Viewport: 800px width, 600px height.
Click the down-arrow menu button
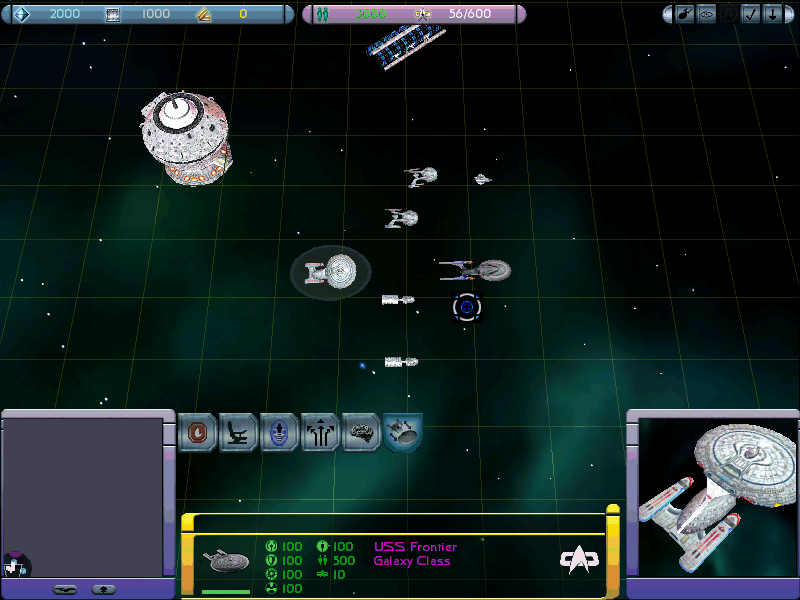coord(773,14)
